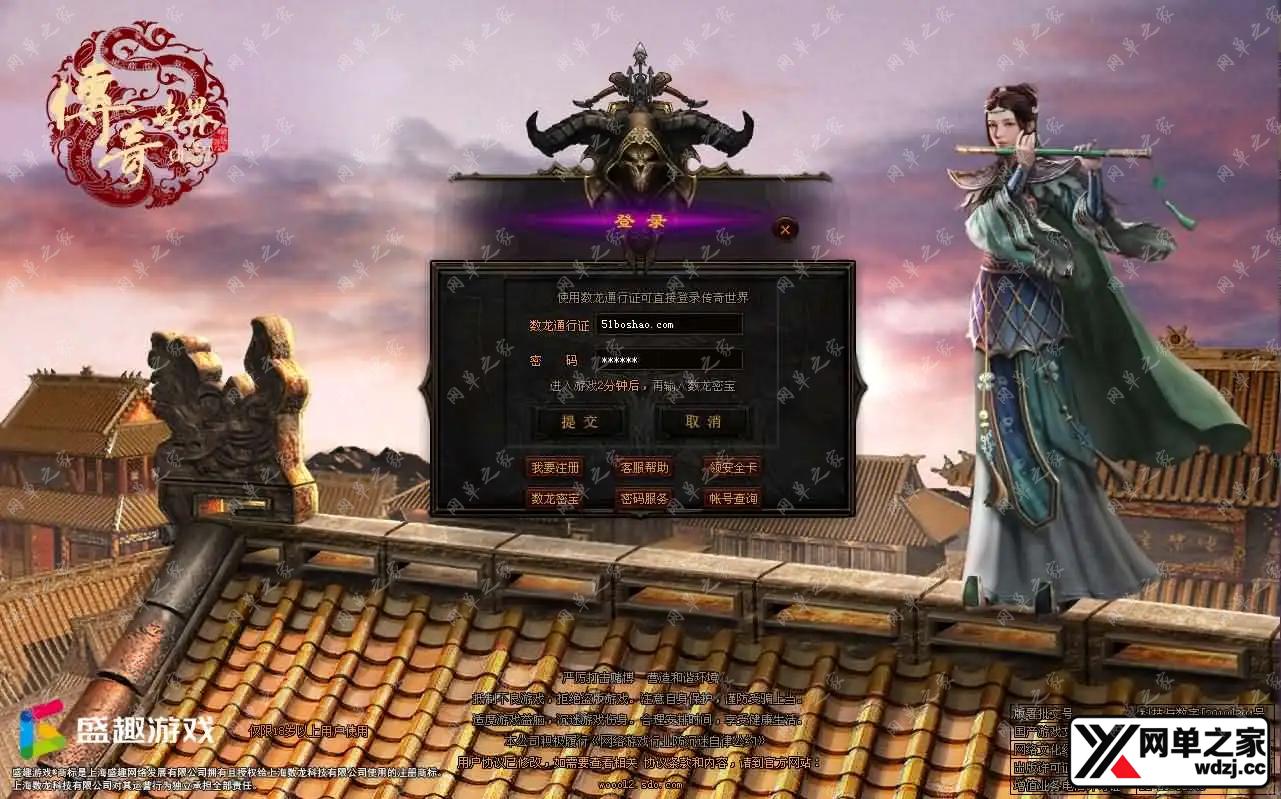The height and width of the screenshot is (799, 1281).
Task: Open 我要注册 account registration
Action: [x=555, y=467]
